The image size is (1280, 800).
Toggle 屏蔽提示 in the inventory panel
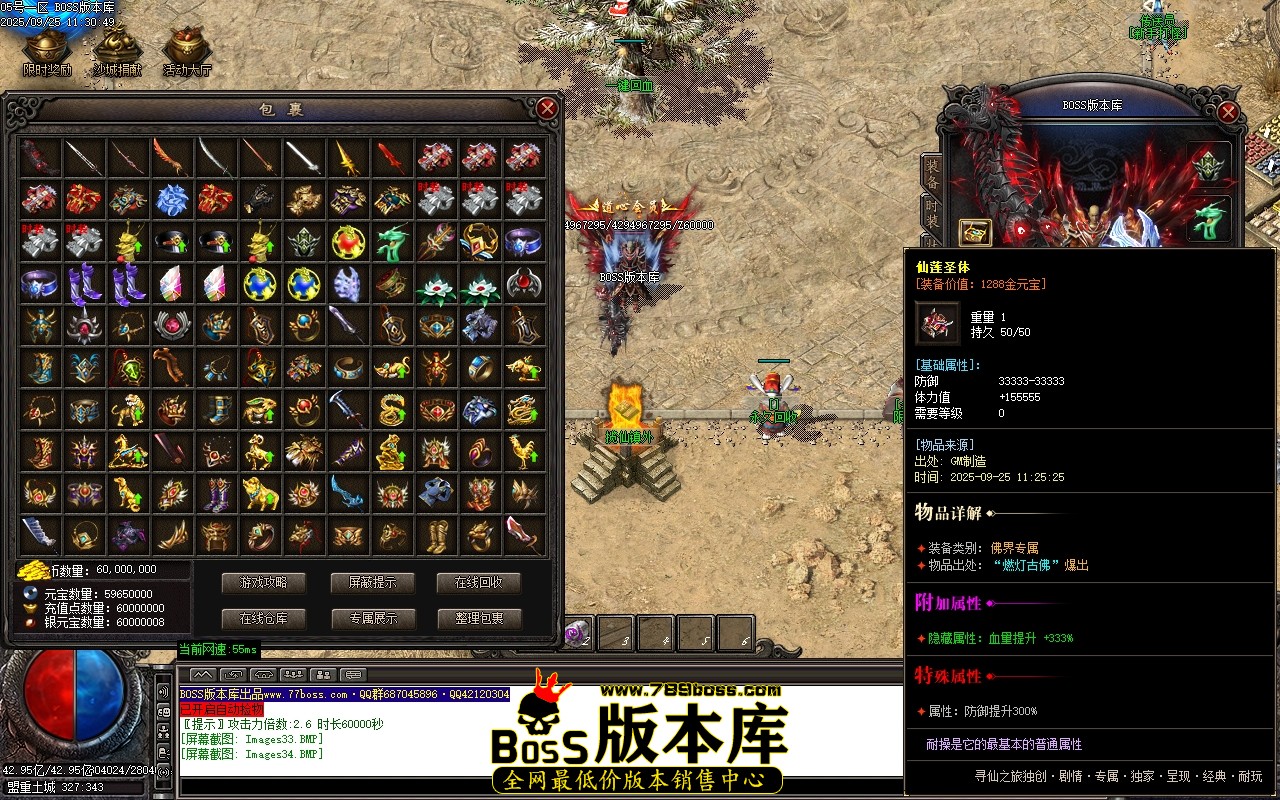coord(373,584)
